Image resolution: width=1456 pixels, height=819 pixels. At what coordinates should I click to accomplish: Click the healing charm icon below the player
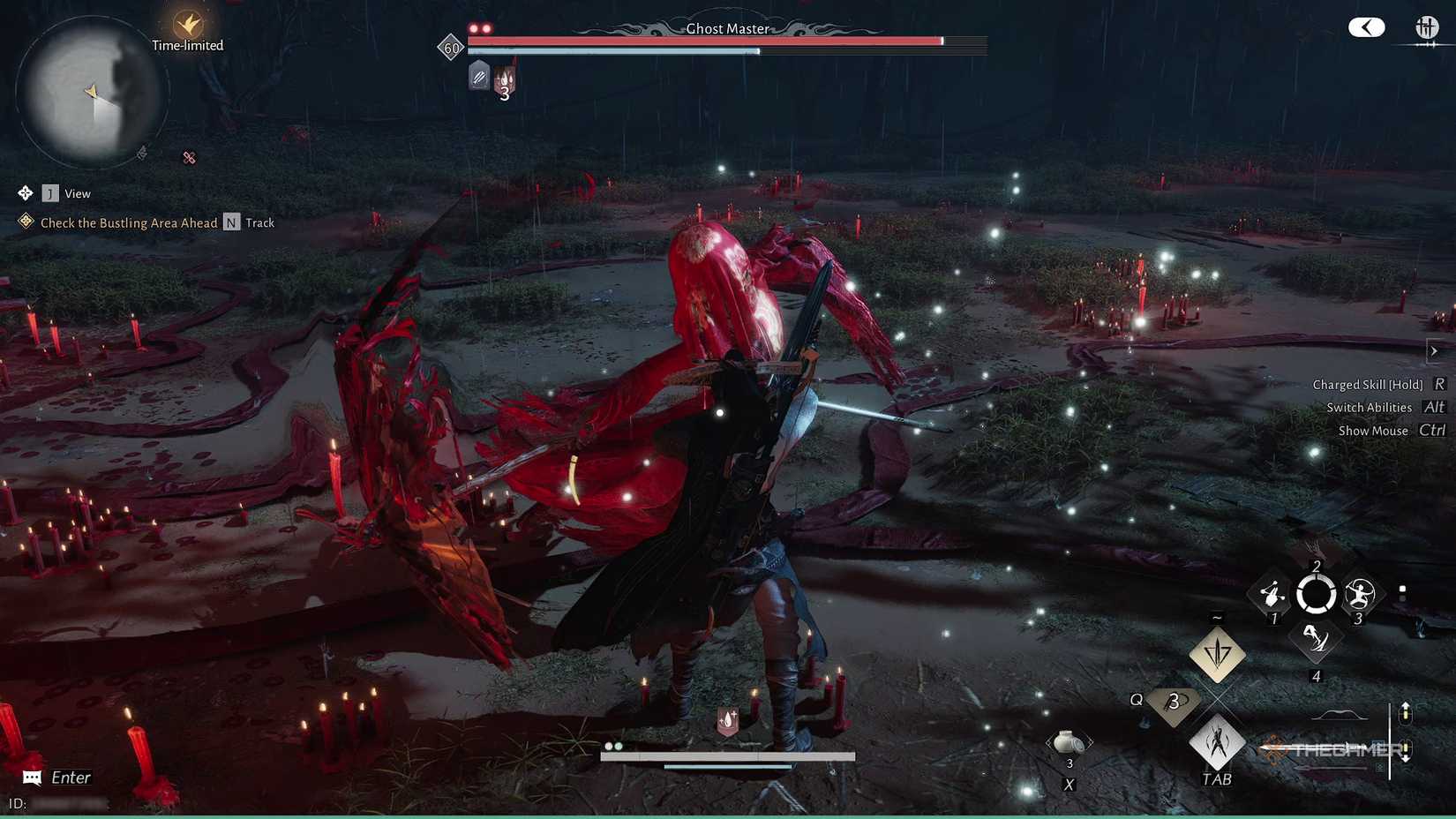pyautogui.click(x=729, y=719)
